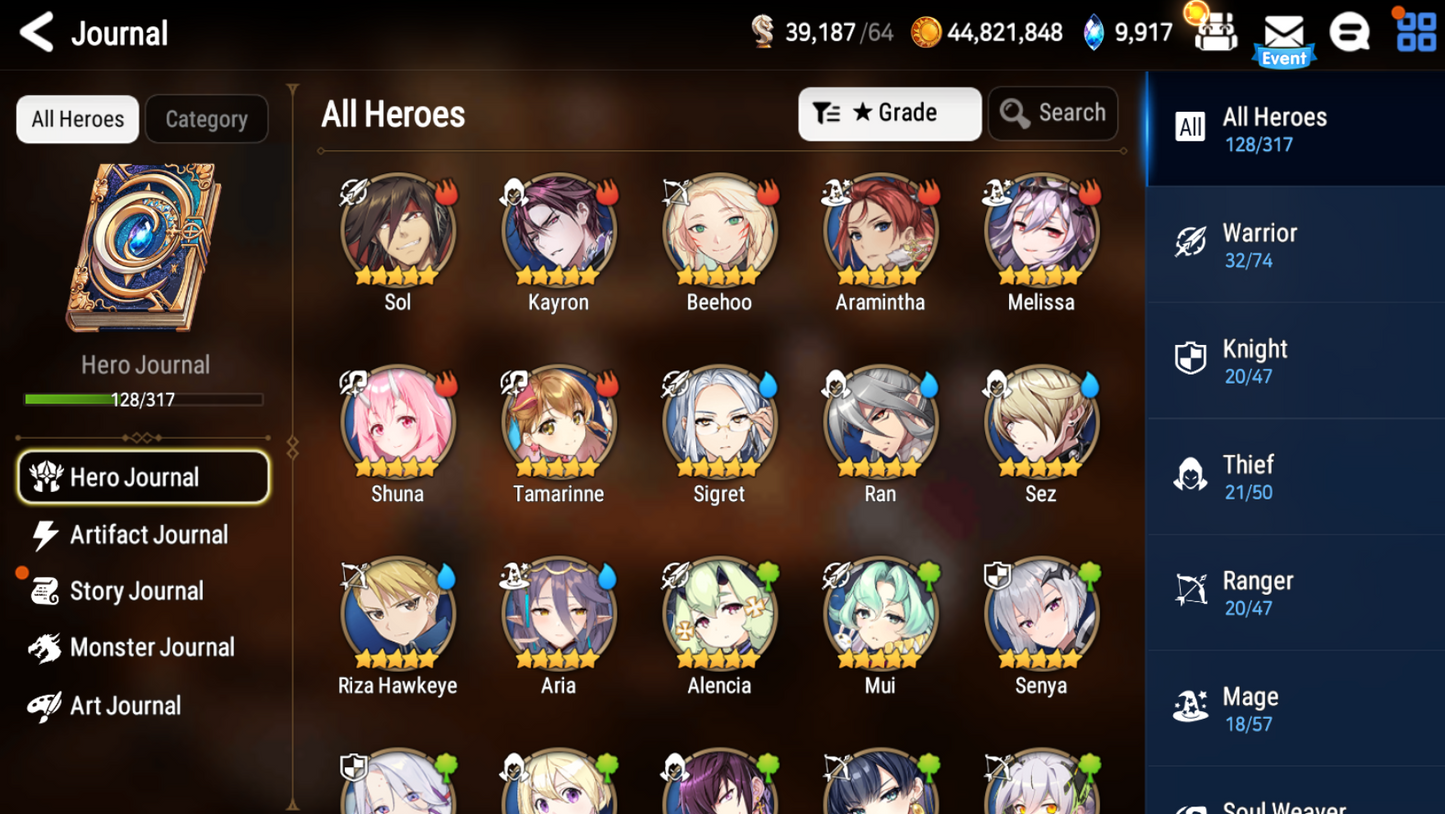1445x814 pixels.
Task: Switch to the All Heroes tab
Action: [77, 119]
